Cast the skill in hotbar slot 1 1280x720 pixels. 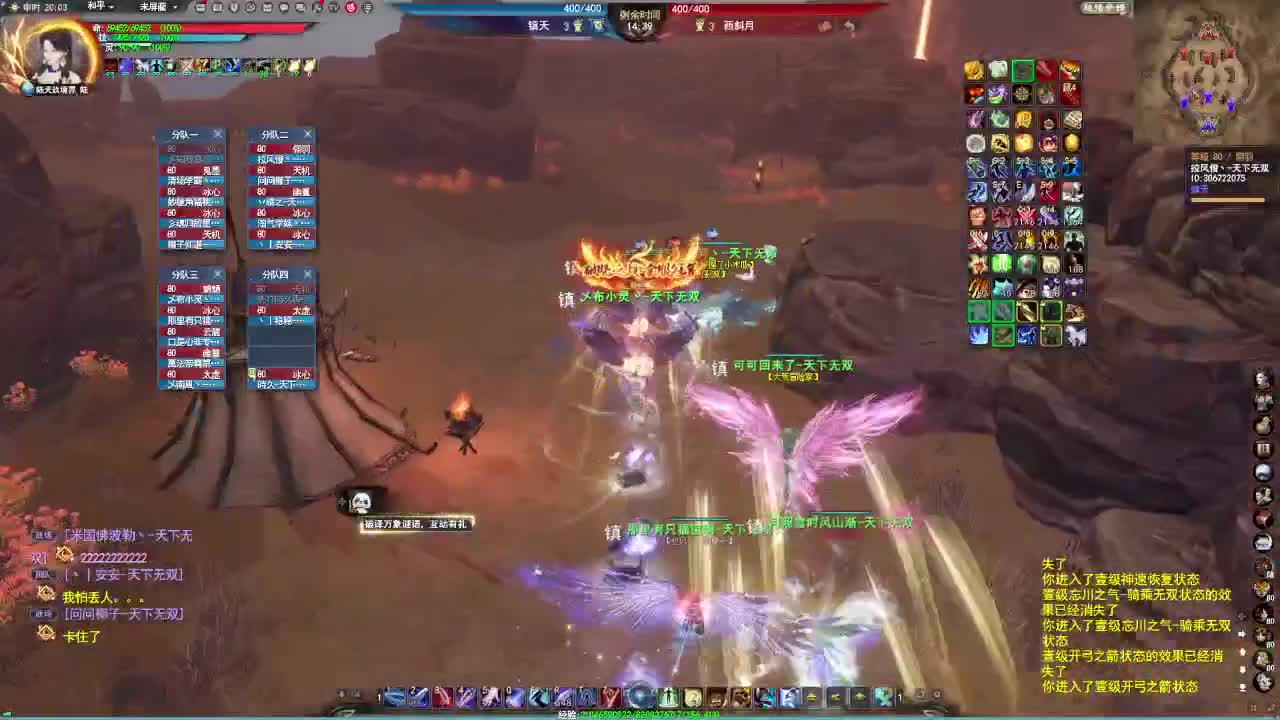coord(394,696)
